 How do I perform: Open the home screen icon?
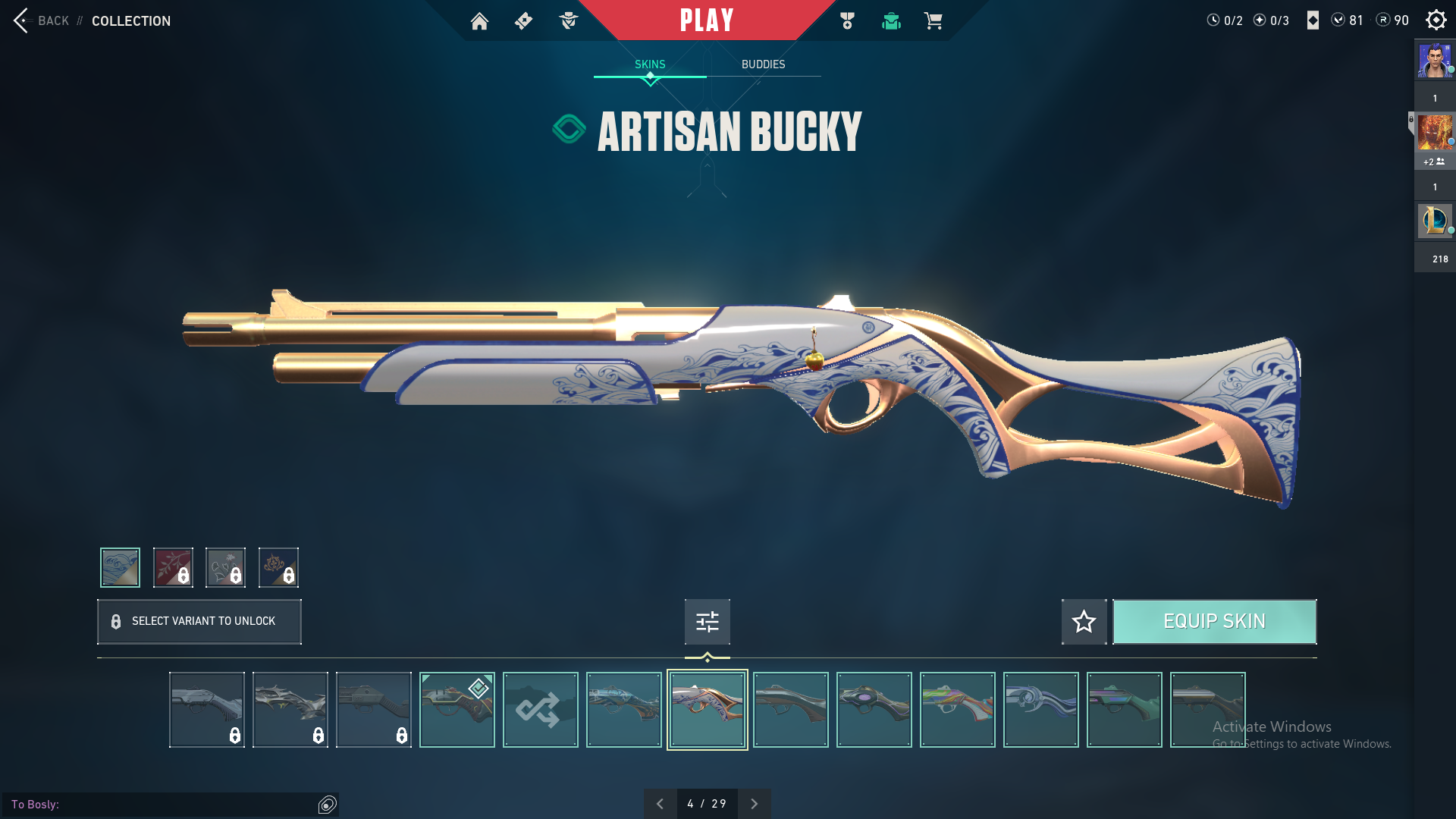click(479, 21)
